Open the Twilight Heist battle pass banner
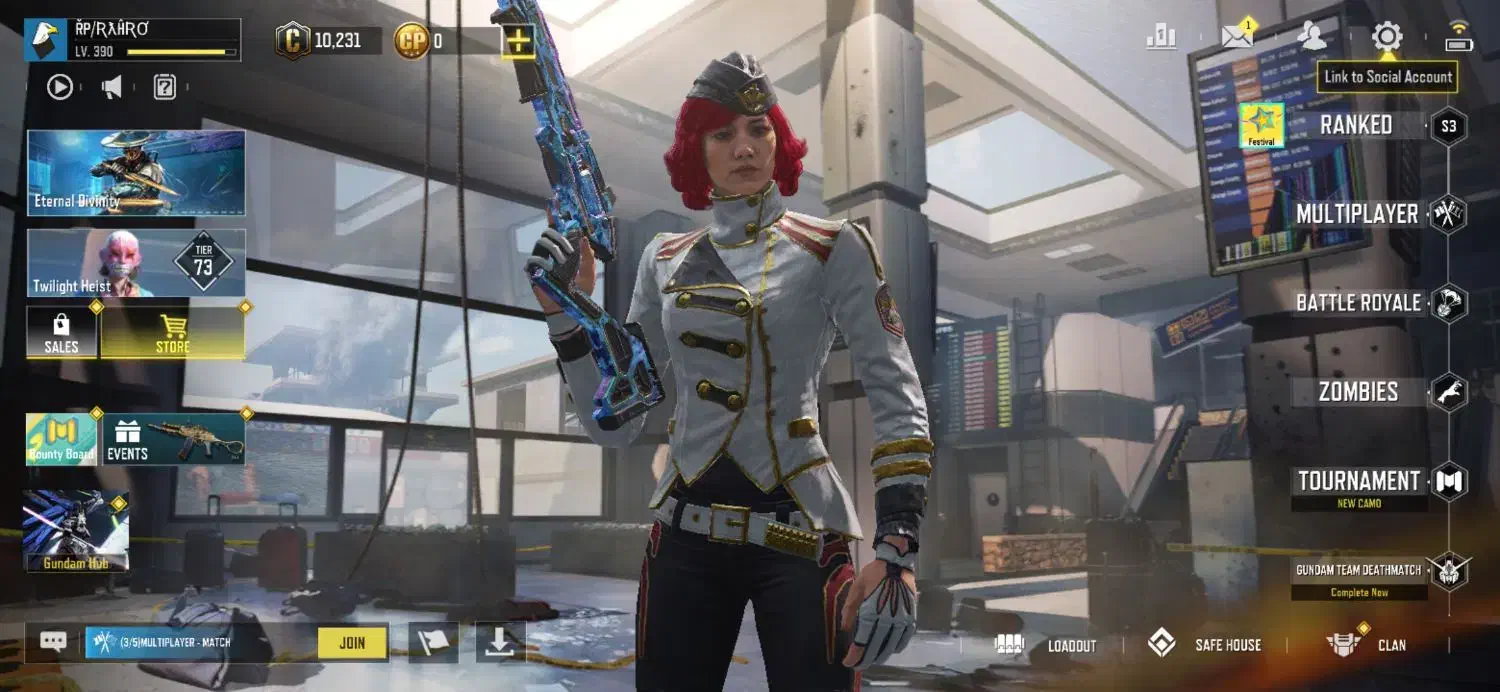The height and width of the screenshot is (692, 1500). (135, 263)
